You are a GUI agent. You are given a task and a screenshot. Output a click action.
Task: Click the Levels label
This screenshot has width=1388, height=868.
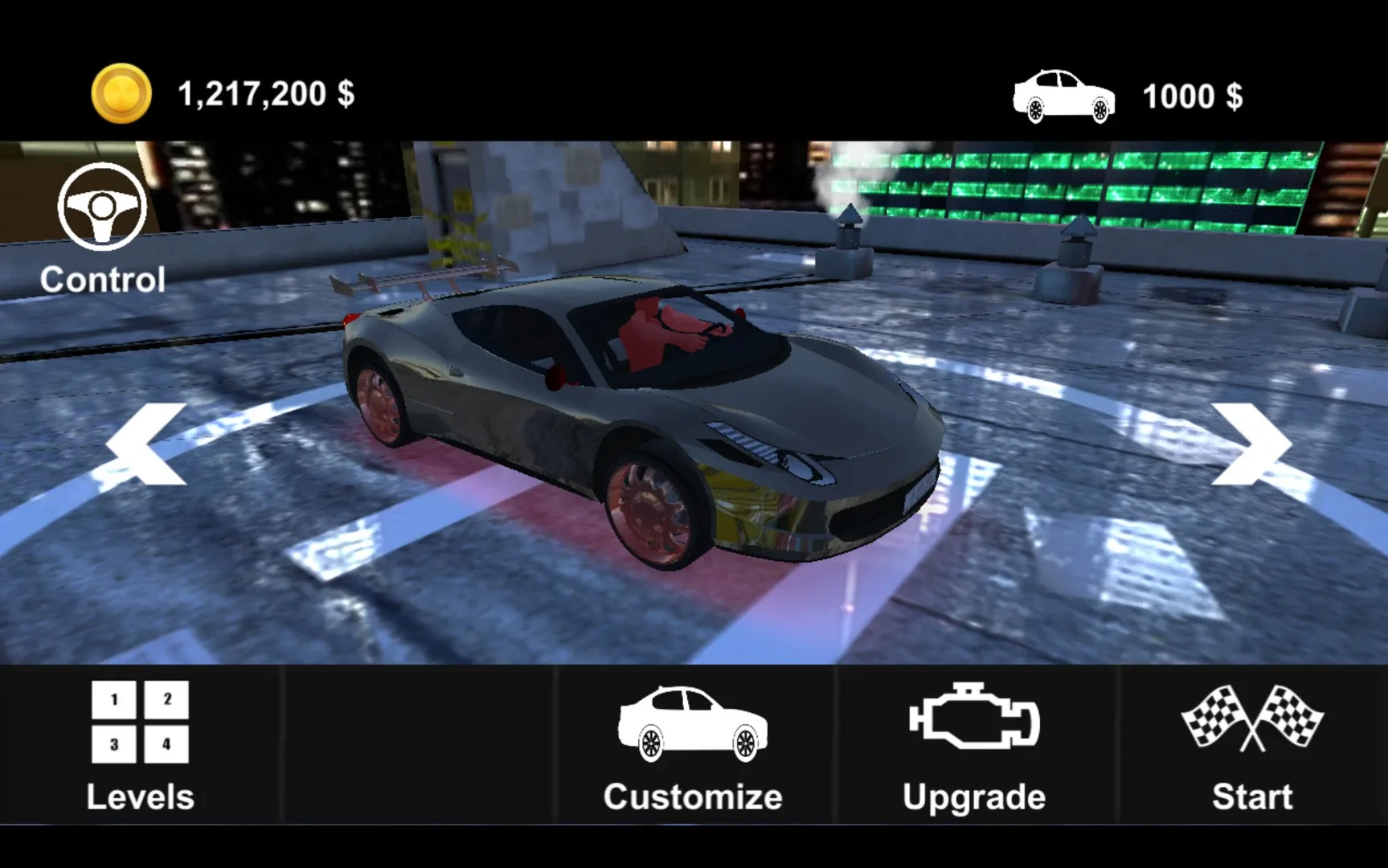(140, 796)
